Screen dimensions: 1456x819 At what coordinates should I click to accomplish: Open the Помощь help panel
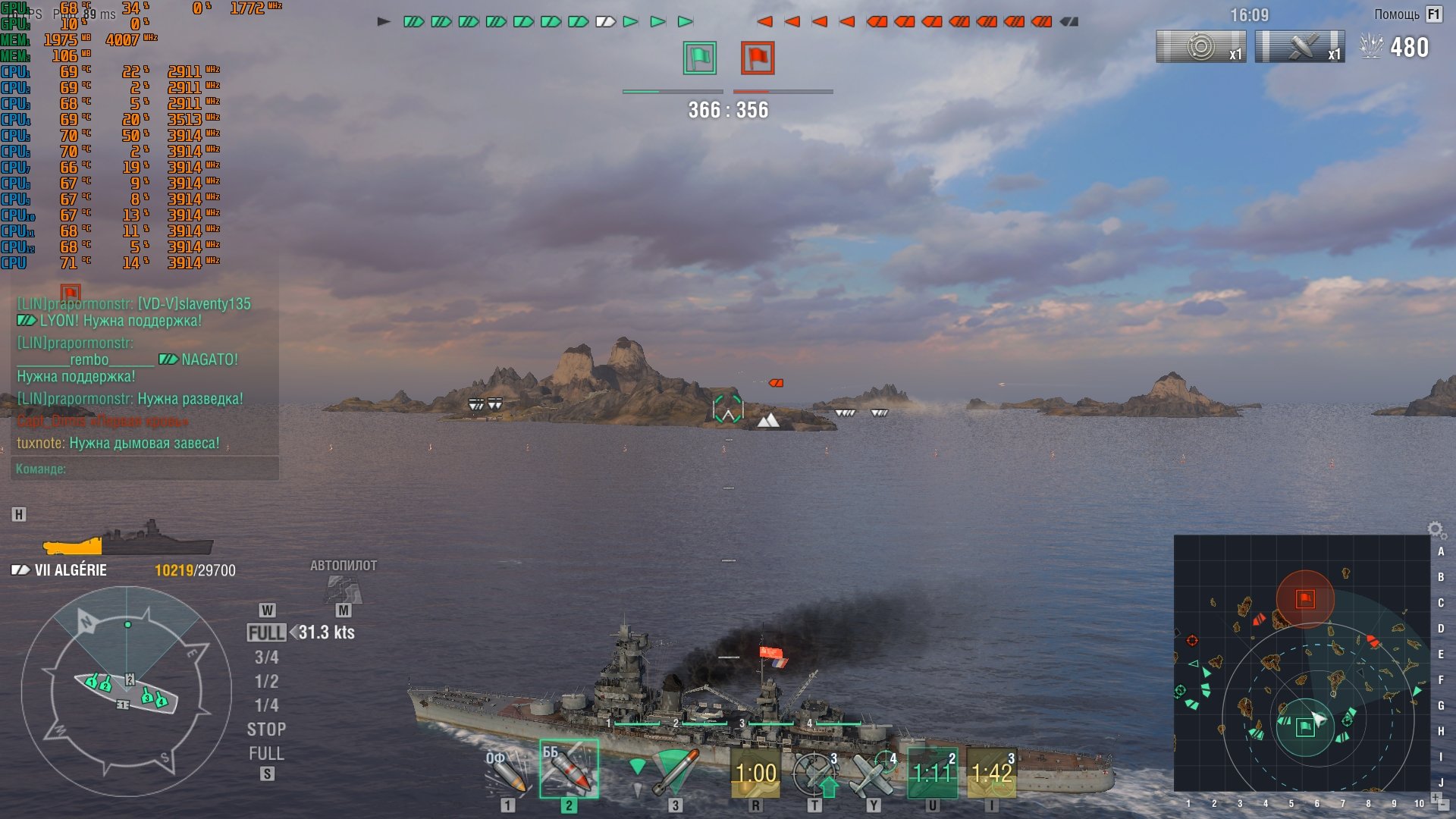(x=1407, y=14)
